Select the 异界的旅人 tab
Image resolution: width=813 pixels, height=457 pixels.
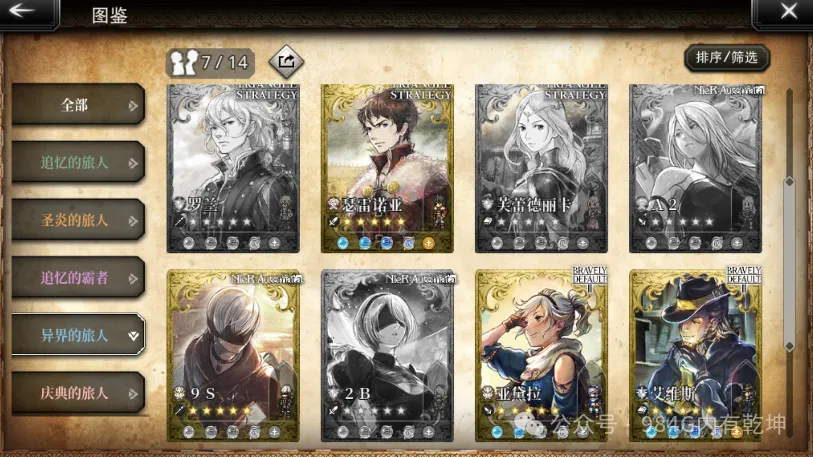[x=77, y=335]
